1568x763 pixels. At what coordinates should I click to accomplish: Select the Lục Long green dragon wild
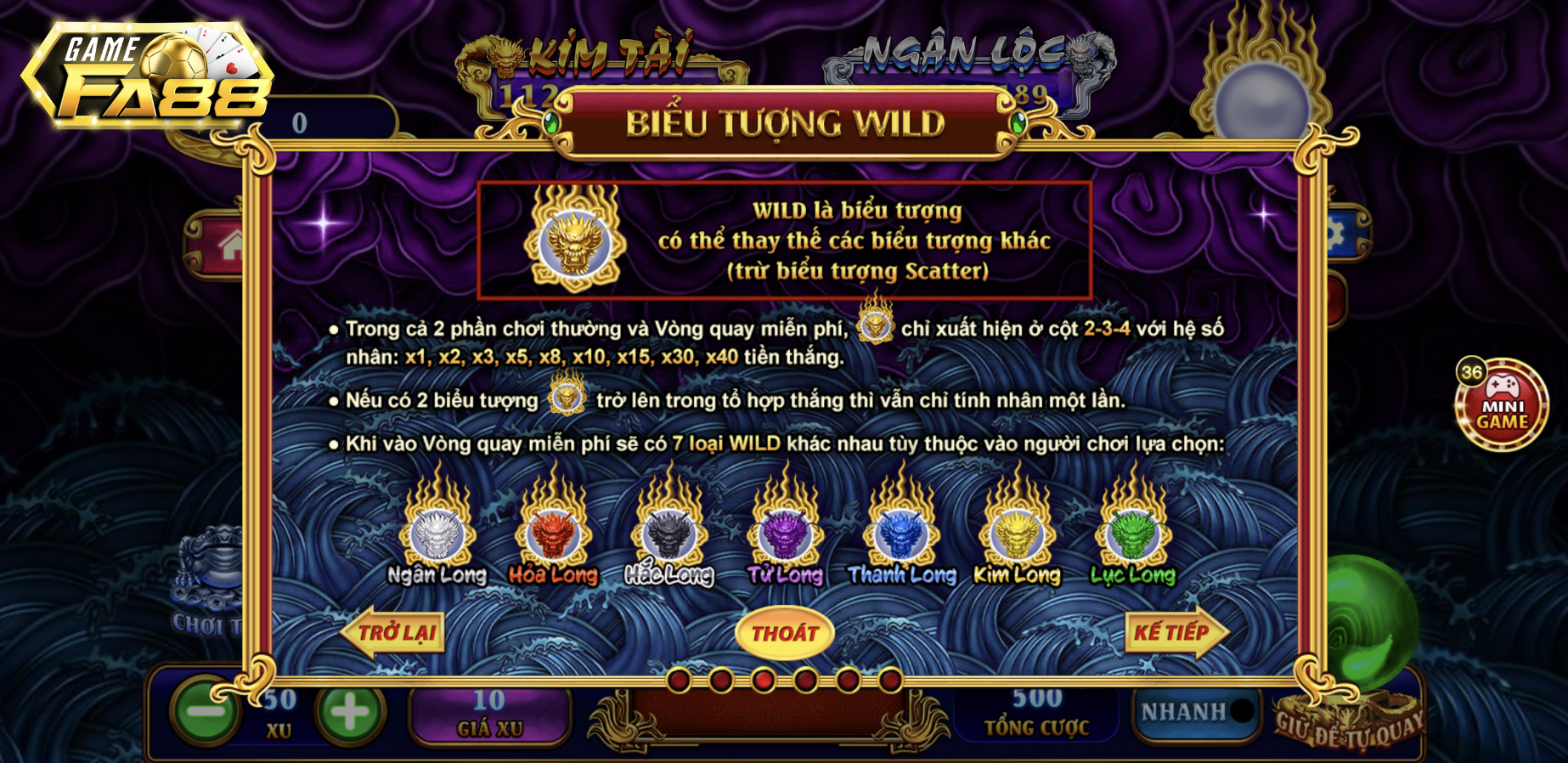click(1133, 534)
